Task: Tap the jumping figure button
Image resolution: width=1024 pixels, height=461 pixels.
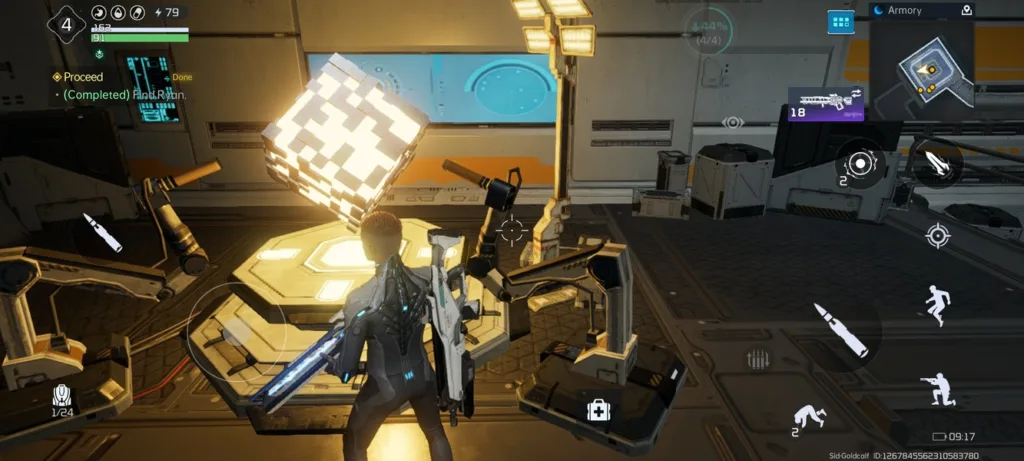Action: pyautogui.click(x=937, y=304)
